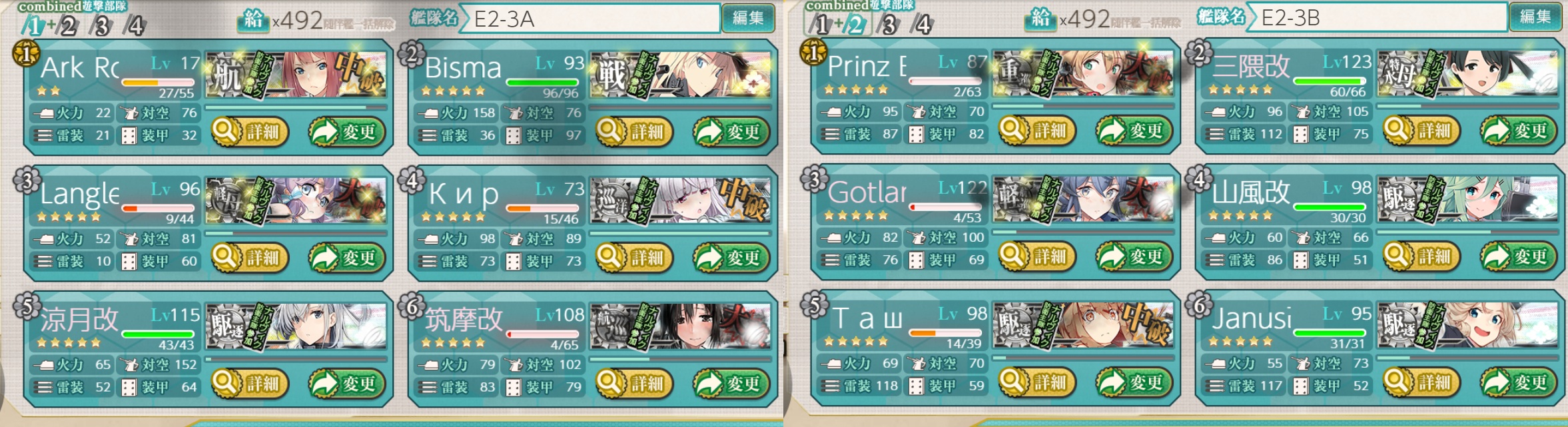Change the Киров ship with 変更
The width and height of the screenshot is (1568, 427).
pyautogui.click(x=731, y=257)
